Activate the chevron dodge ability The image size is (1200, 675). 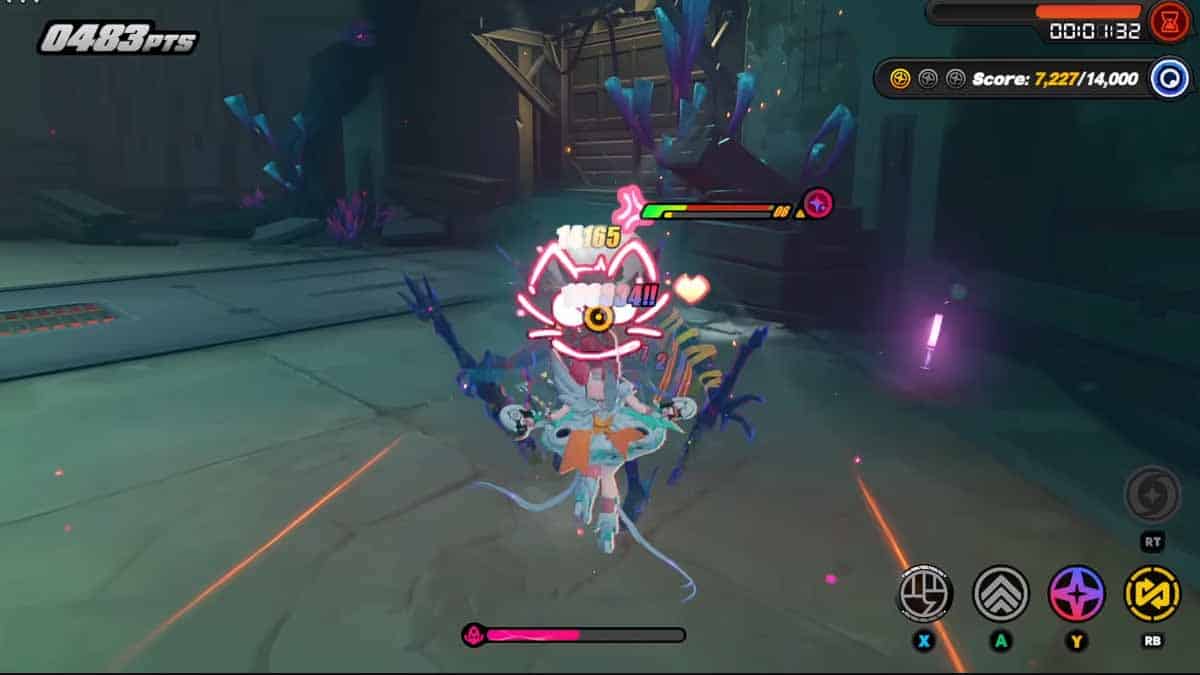(x=1001, y=593)
